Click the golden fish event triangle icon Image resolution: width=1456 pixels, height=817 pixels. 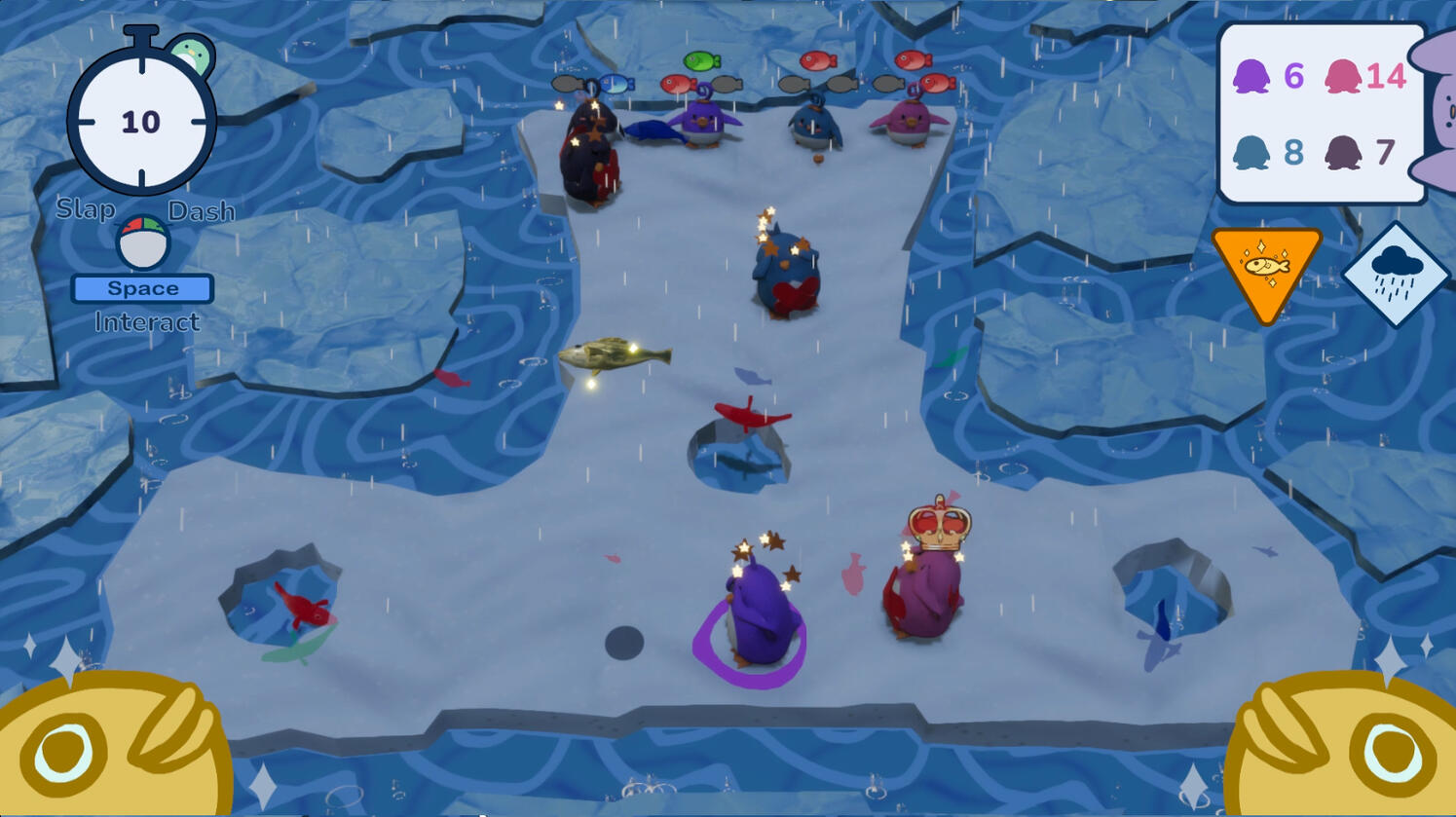click(1266, 268)
